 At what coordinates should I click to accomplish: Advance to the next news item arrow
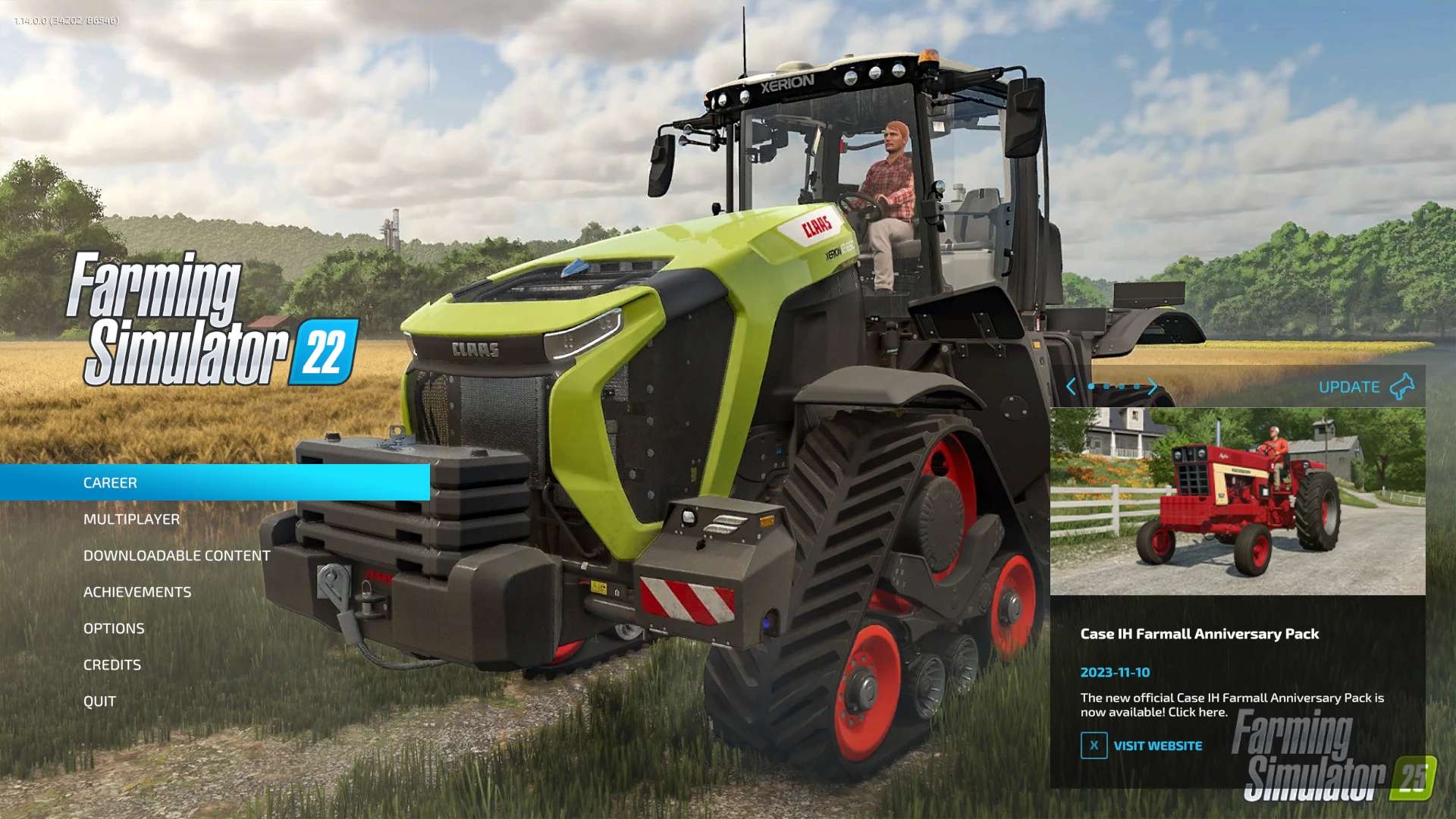coord(1153,387)
